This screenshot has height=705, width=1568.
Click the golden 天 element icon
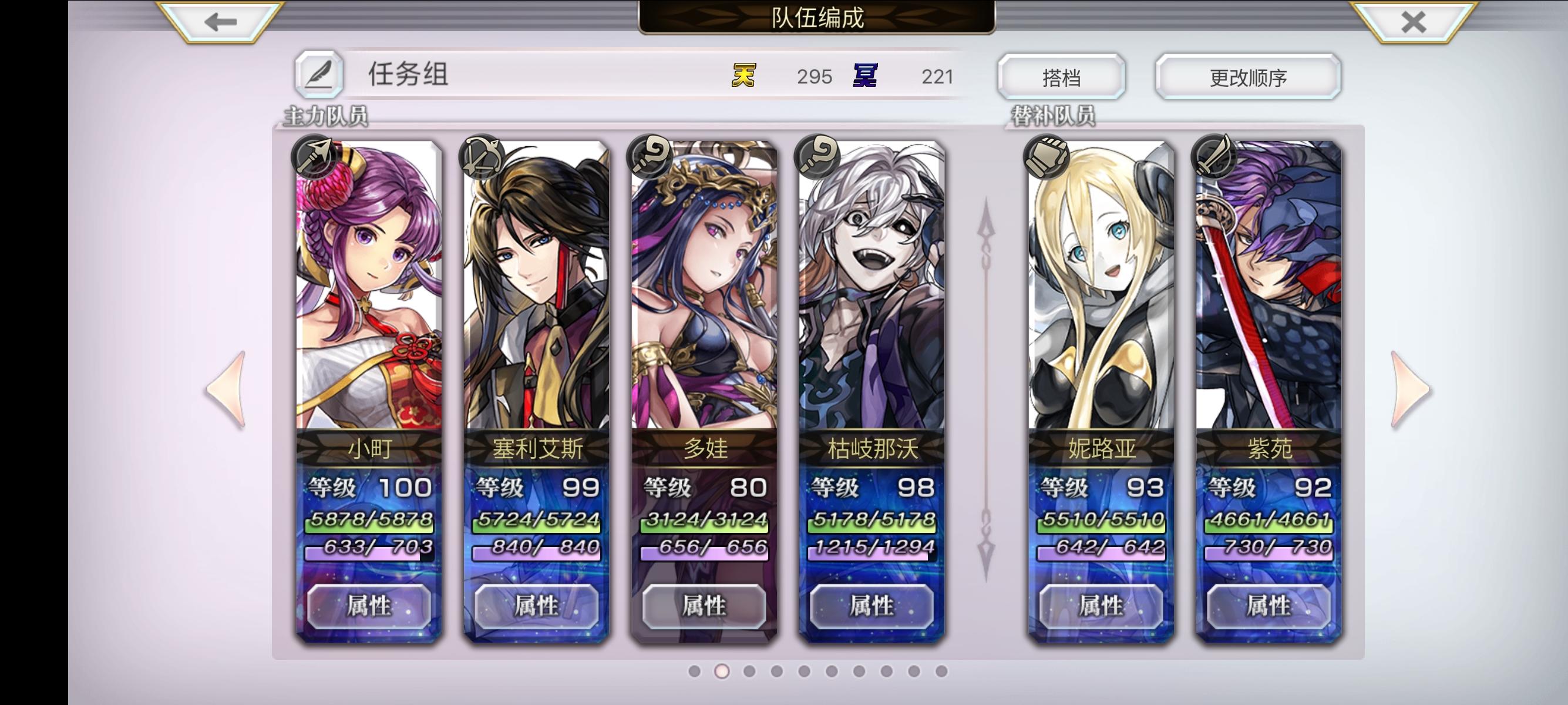[744, 75]
